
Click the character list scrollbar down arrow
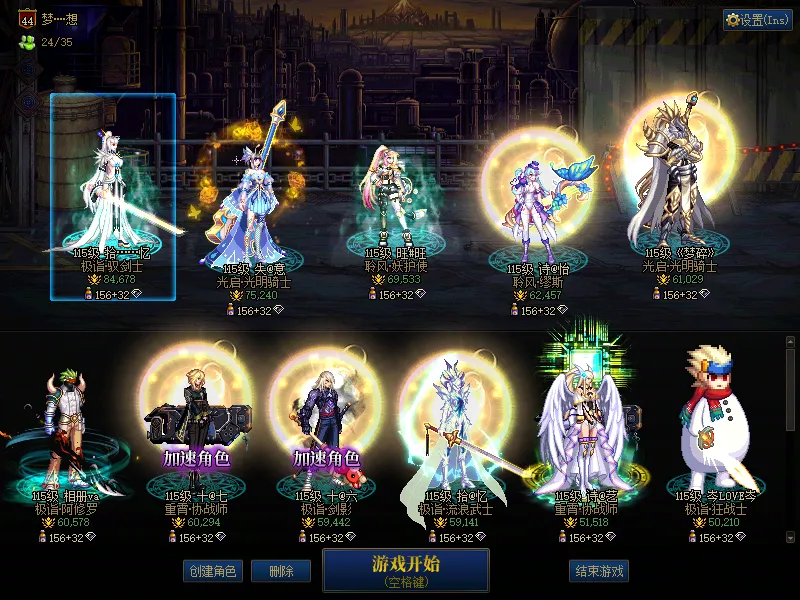point(791,537)
